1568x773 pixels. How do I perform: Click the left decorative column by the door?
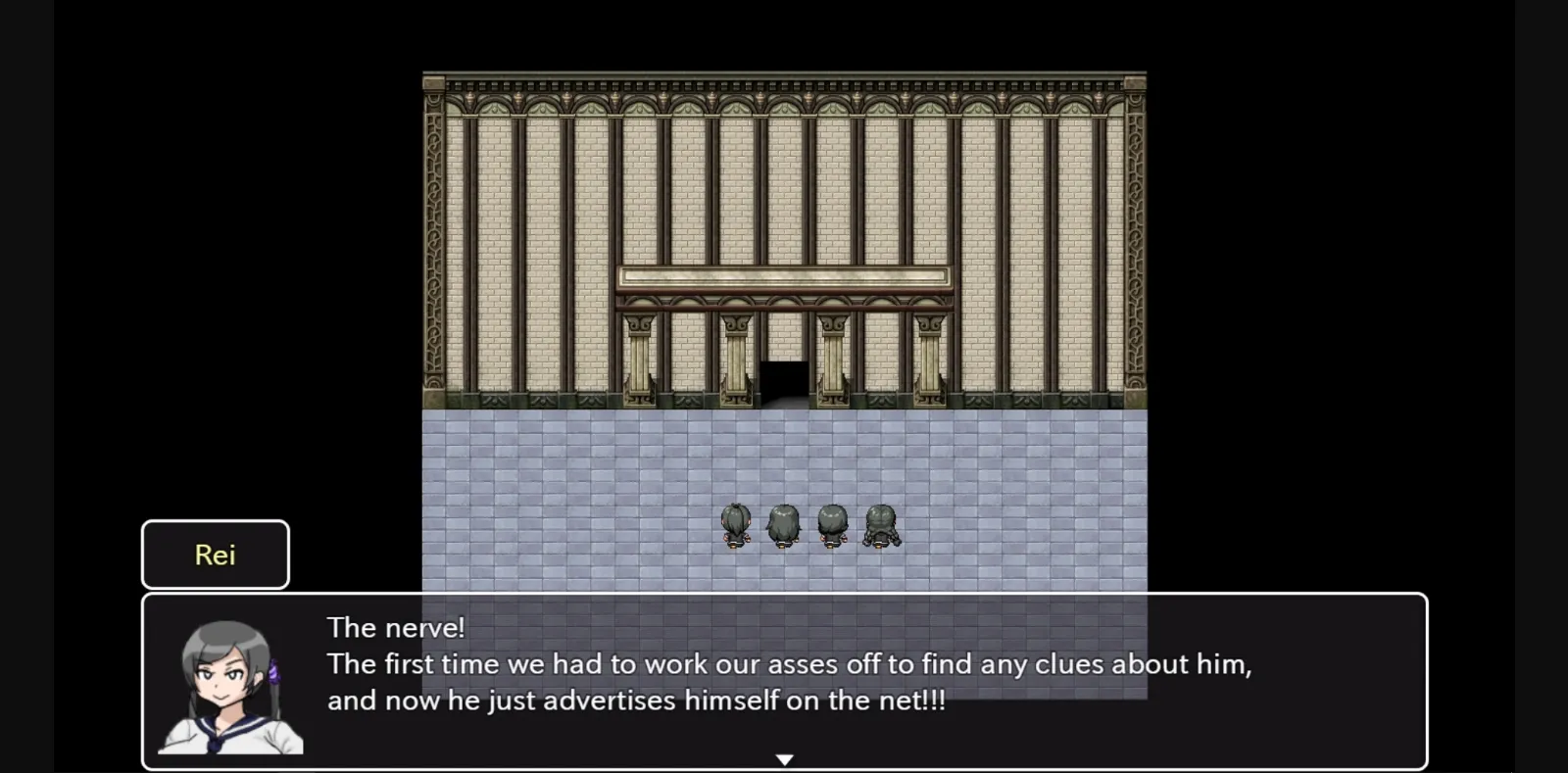tap(735, 358)
